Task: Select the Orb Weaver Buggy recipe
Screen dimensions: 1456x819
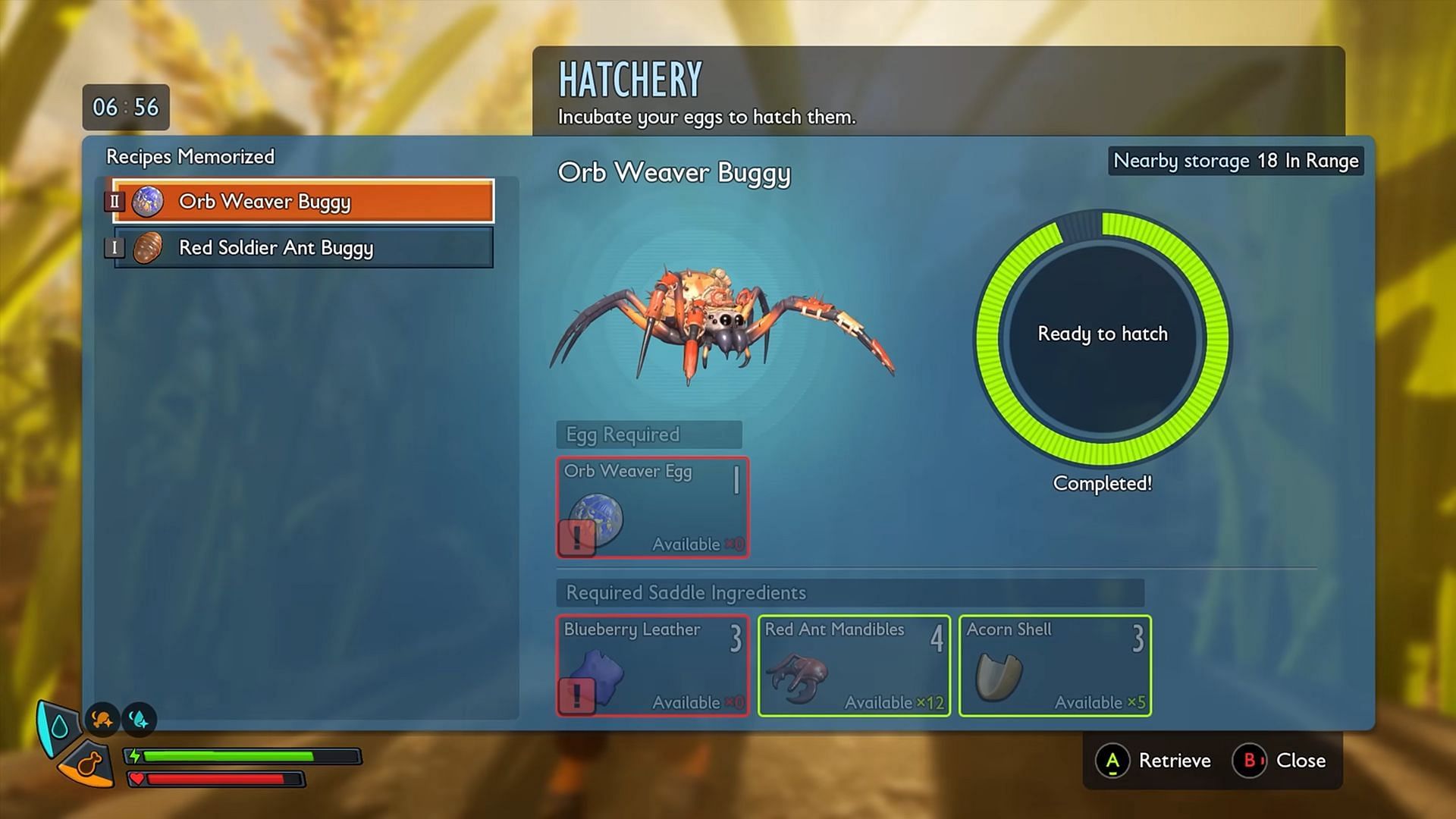Action: pos(303,202)
